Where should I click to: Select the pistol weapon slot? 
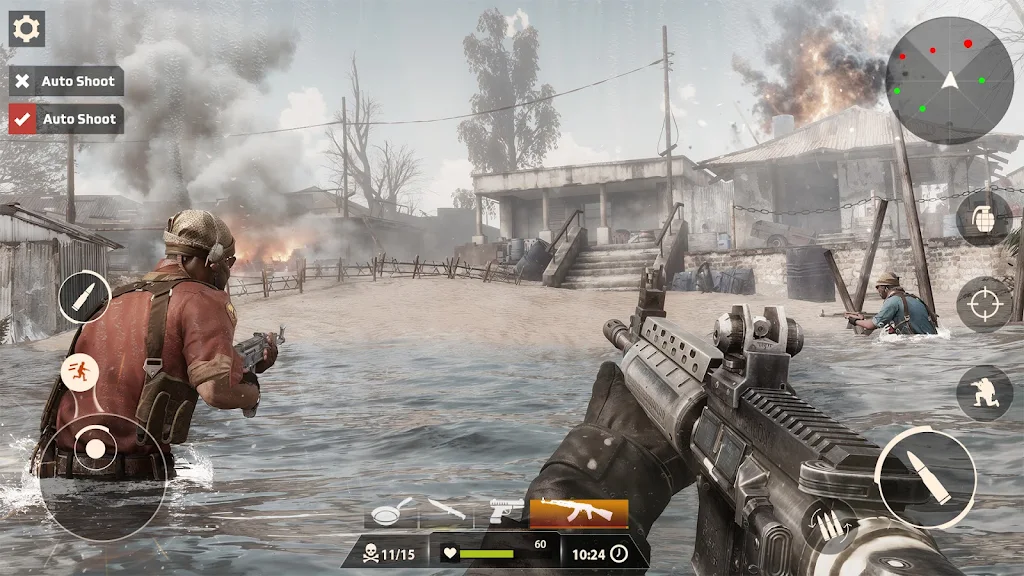pyautogui.click(x=506, y=512)
